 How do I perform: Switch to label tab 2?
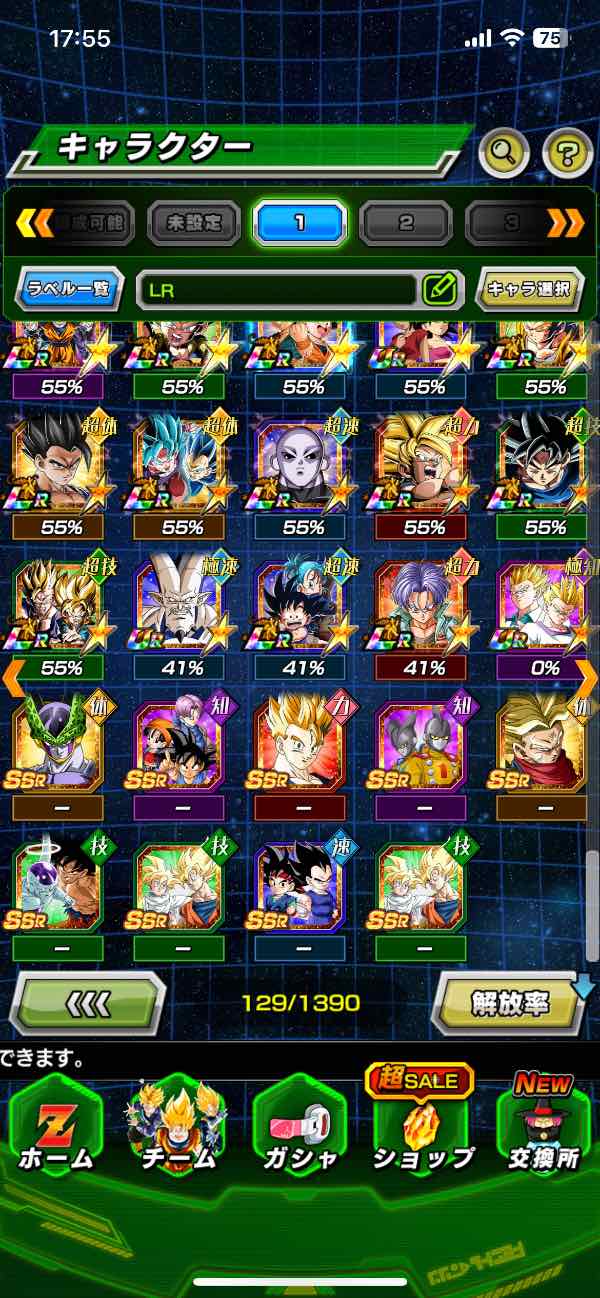(405, 223)
